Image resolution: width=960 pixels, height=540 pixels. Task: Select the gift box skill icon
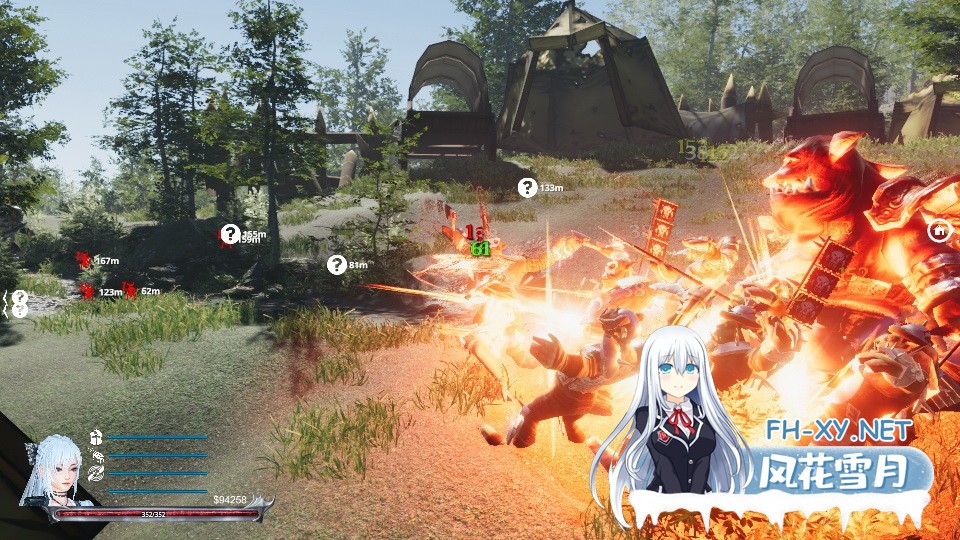[x=96, y=437]
